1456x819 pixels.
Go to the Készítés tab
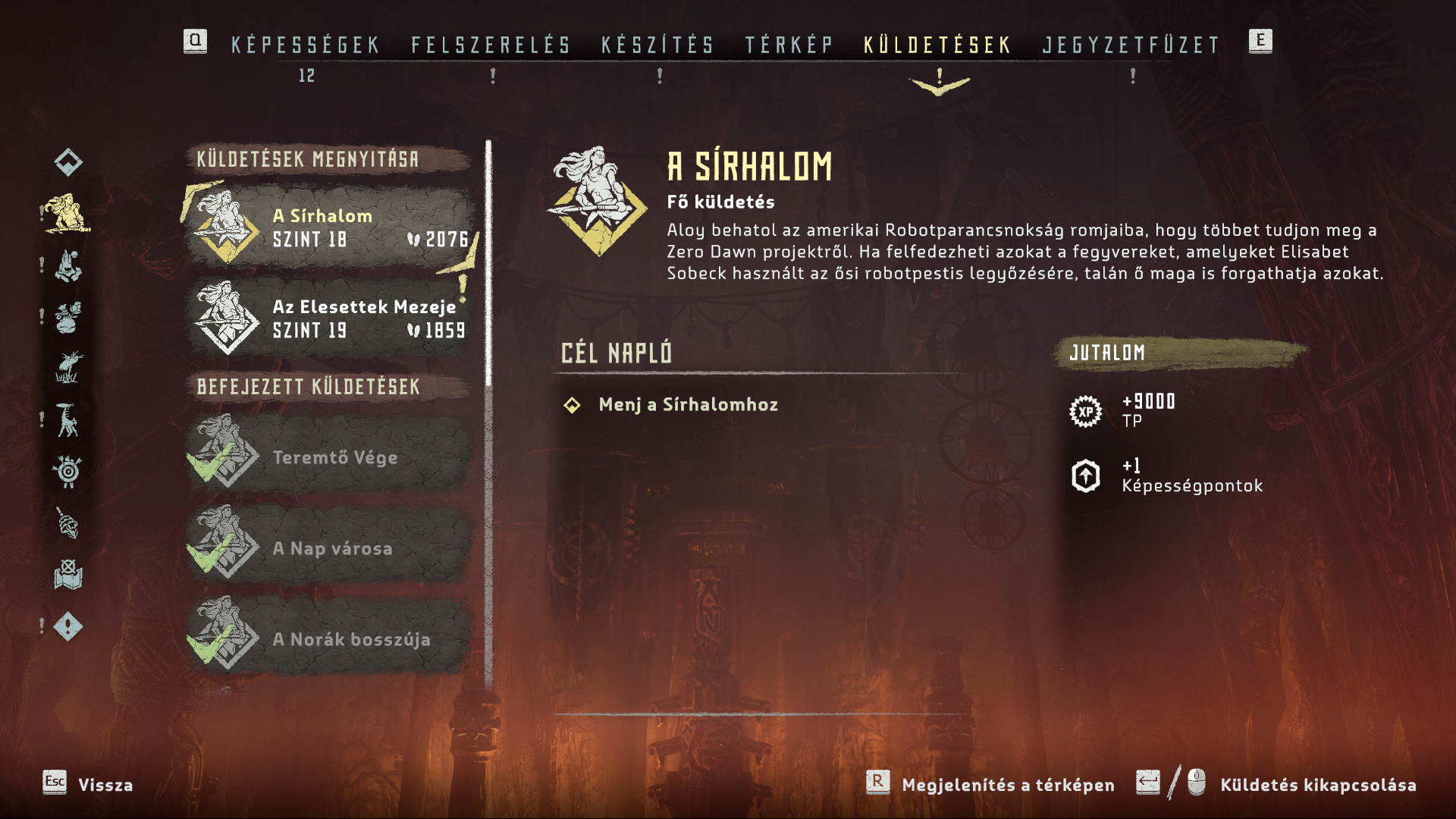(657, 45)
